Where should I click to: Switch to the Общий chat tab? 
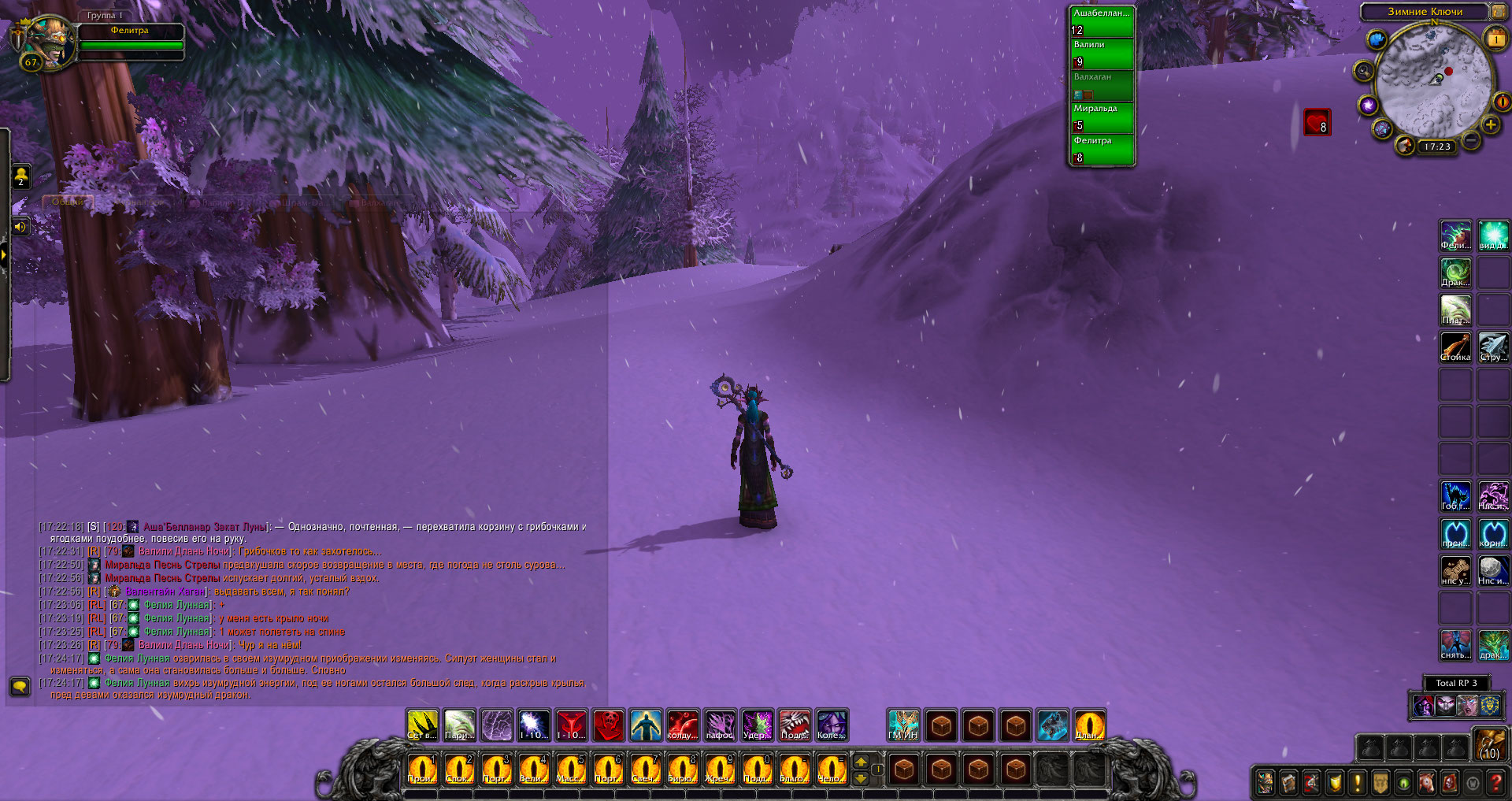(x=68, y=202)
